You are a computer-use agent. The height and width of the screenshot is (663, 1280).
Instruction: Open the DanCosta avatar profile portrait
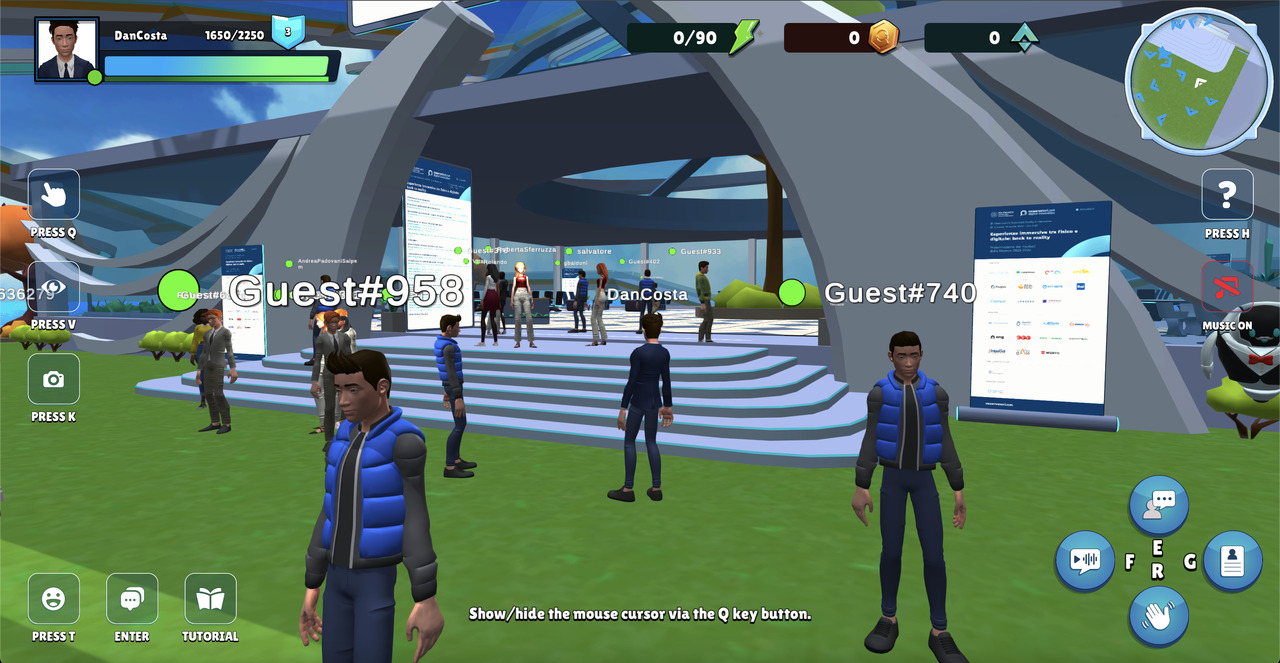(x=67, y=49)
